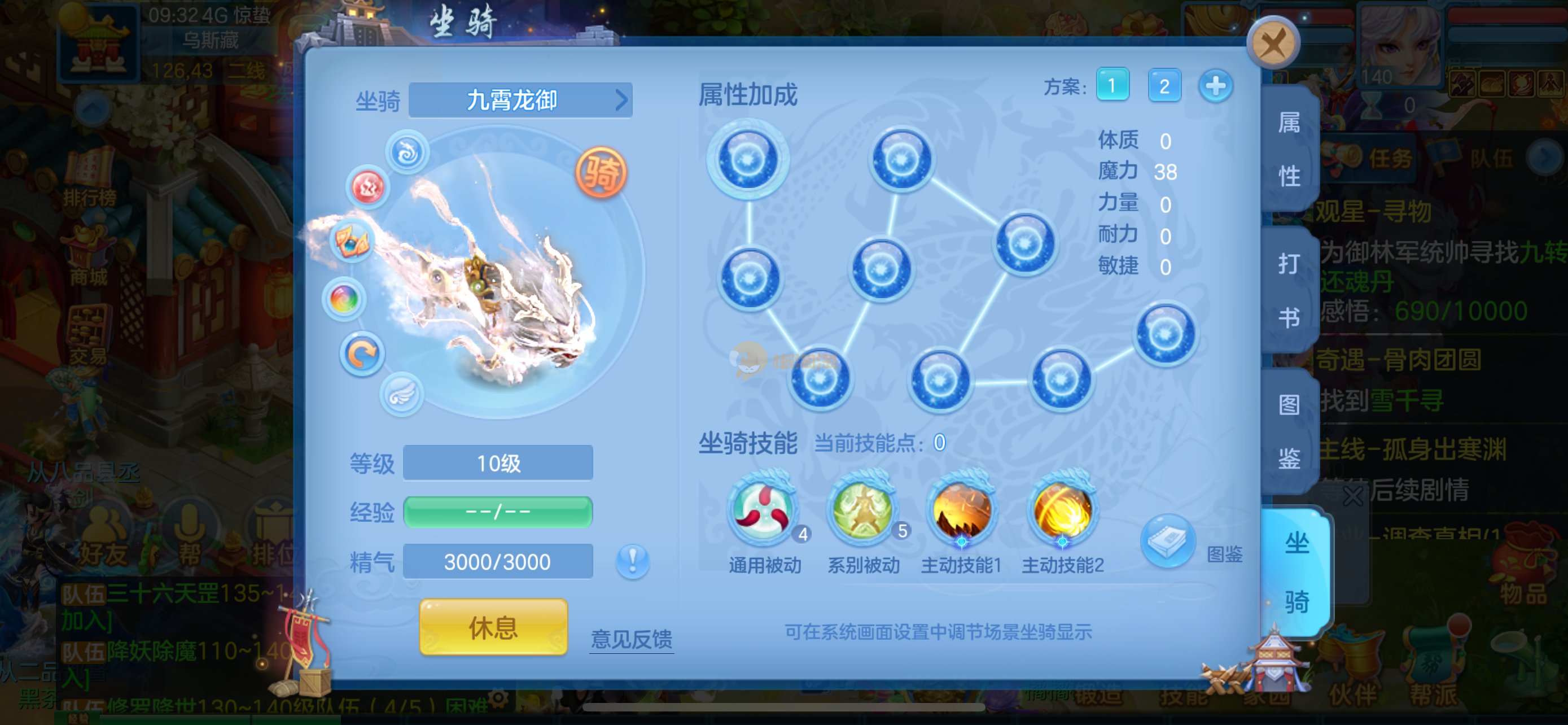Open the 九霄龙御 mount selector
Image resolution: width=1568 pixels, height=725 pixels.
[x=520, y=101]
